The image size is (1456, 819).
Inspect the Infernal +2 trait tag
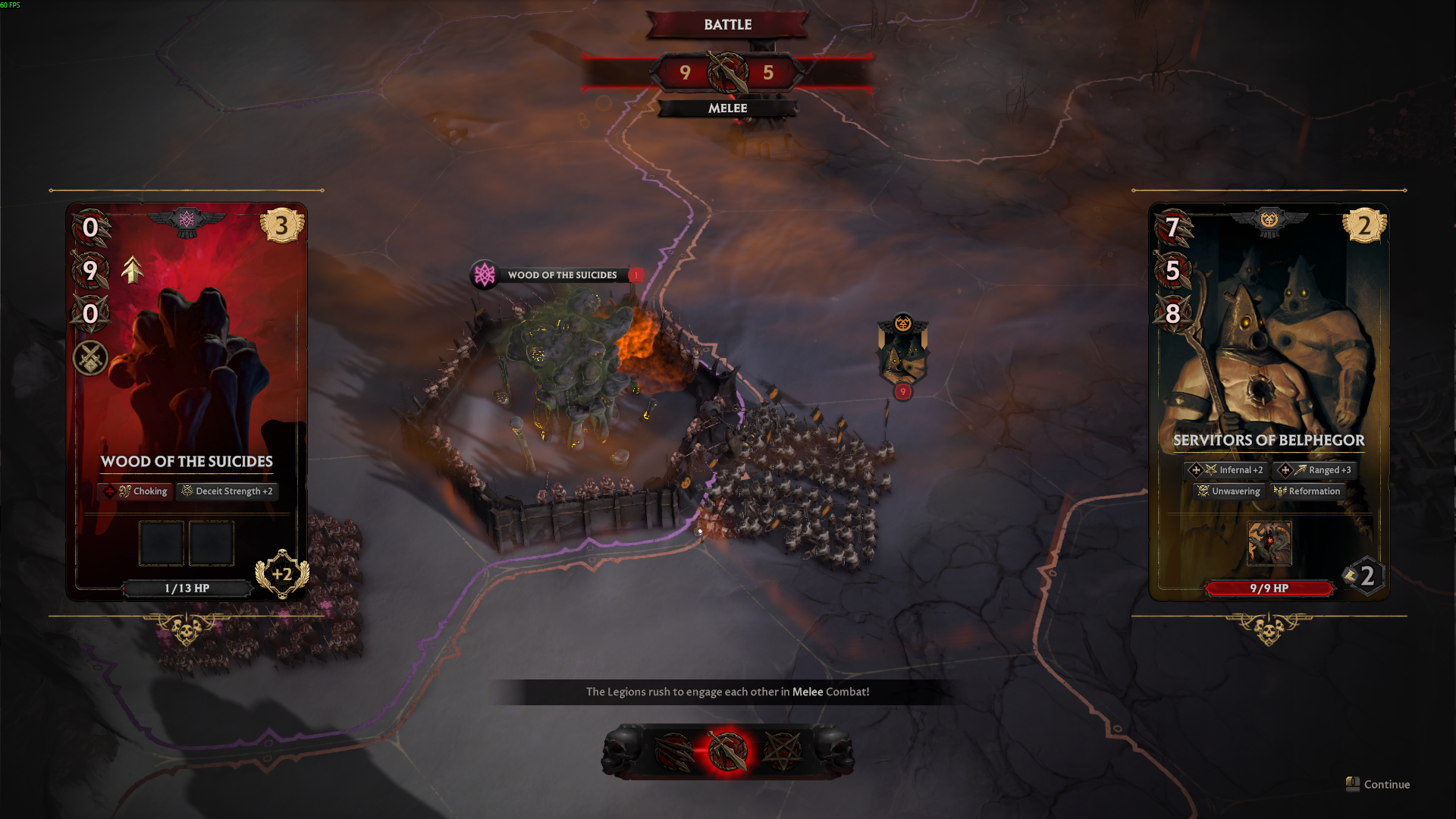[1228, 470]
